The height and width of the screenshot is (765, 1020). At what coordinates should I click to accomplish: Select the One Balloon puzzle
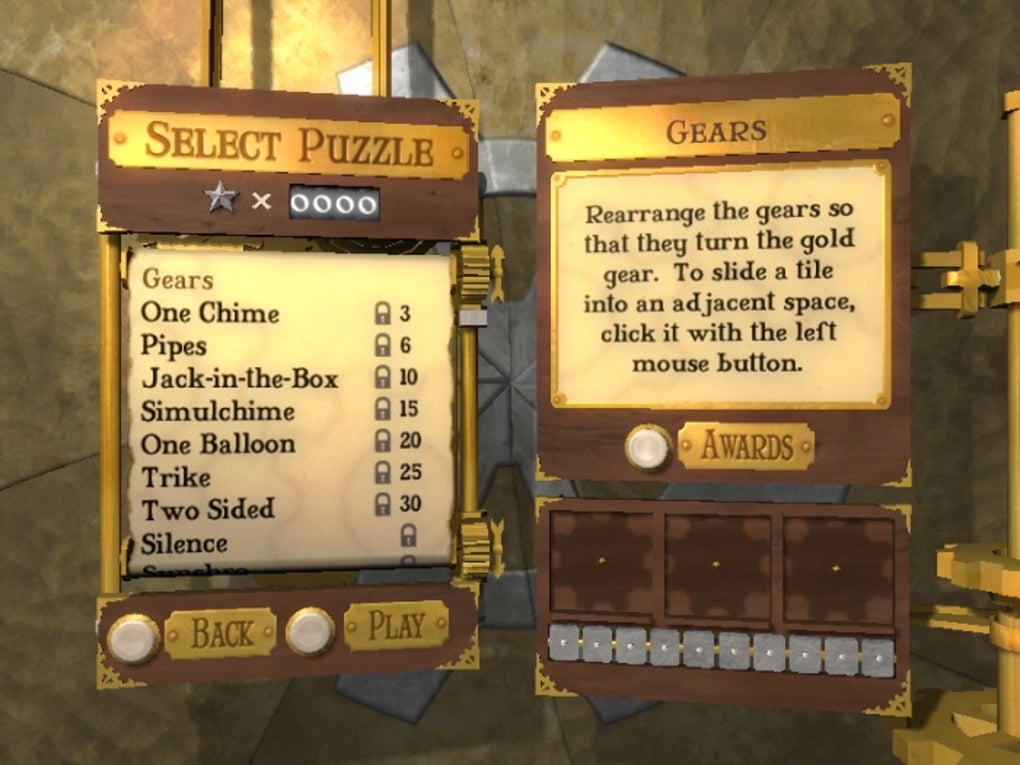pos(217,444)
